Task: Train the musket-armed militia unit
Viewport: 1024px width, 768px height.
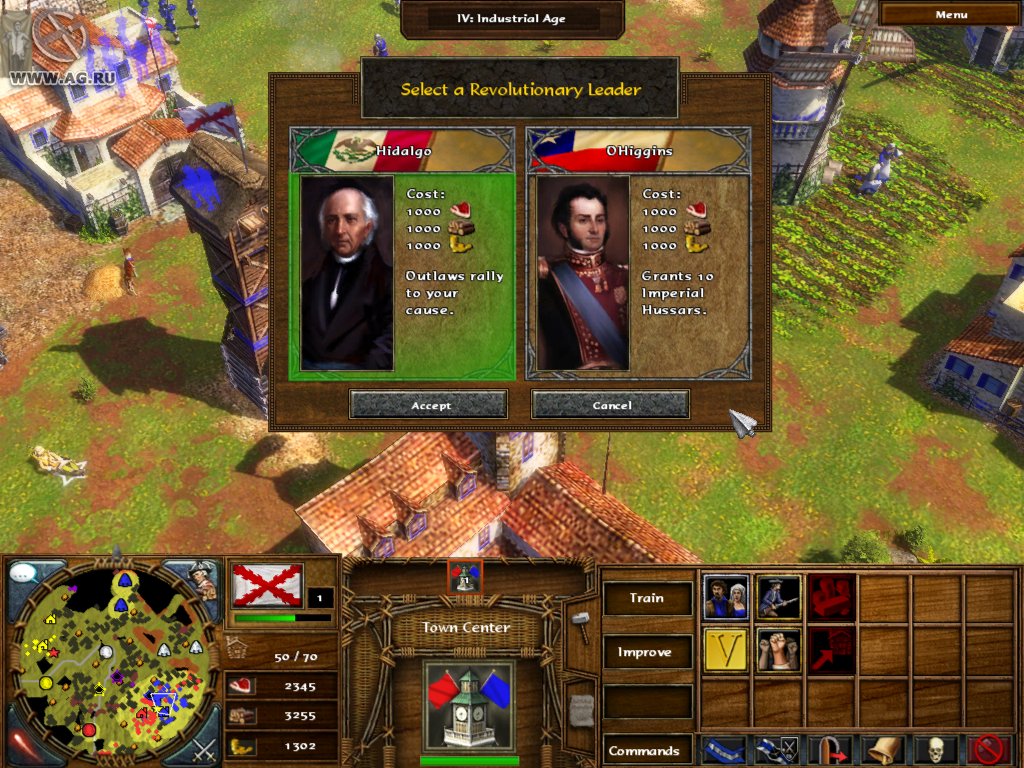Action: [x=778, y=598]
